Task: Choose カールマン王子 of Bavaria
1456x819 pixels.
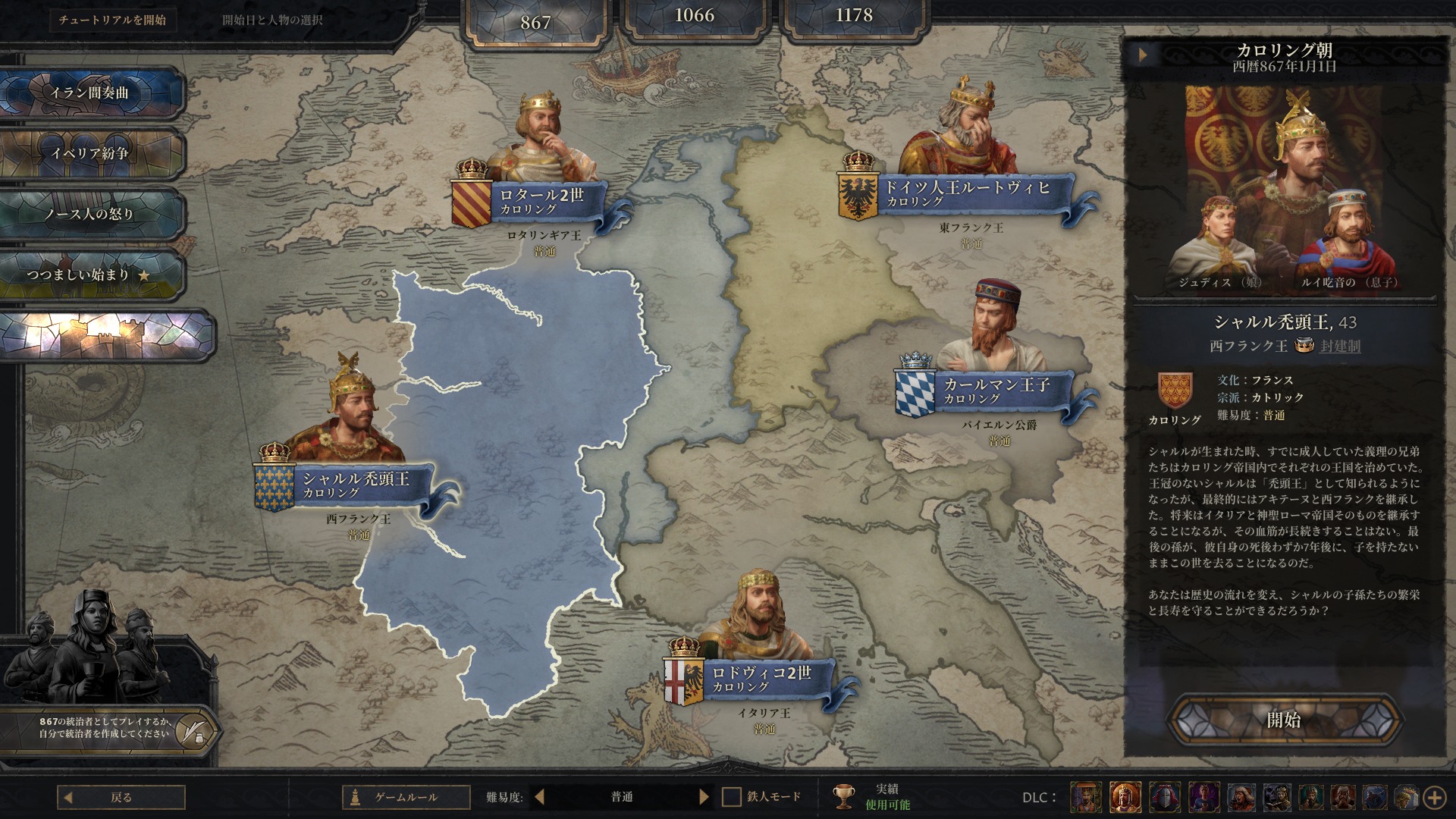Action: coord(996,391)
